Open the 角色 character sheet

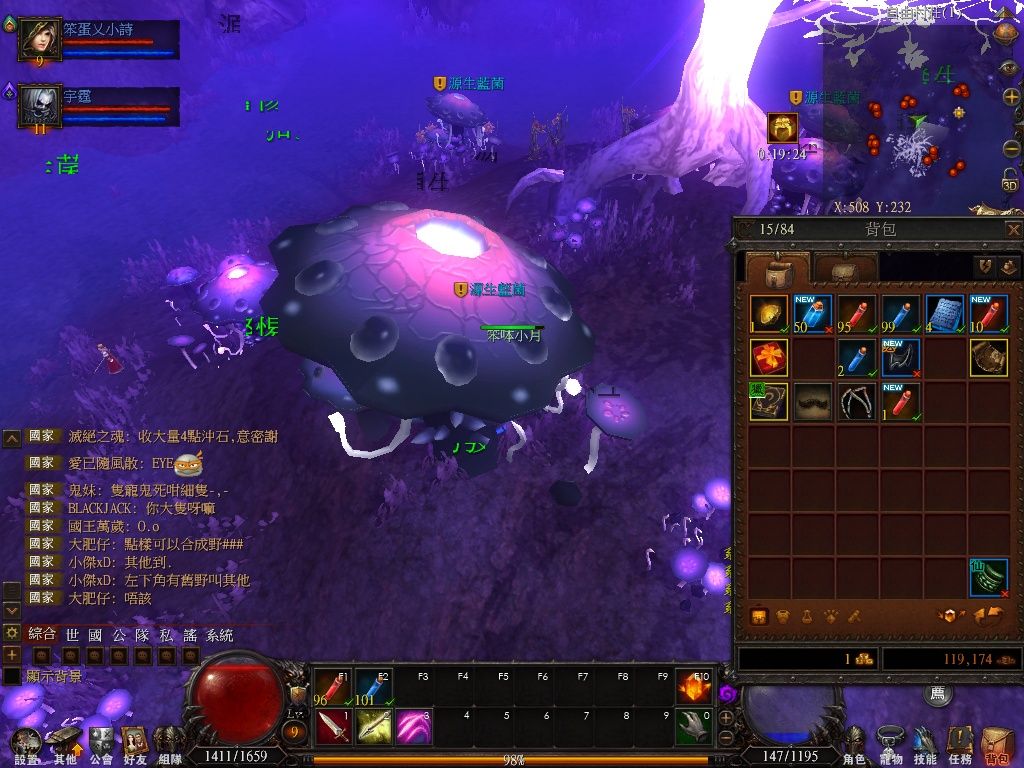(855, 745)
